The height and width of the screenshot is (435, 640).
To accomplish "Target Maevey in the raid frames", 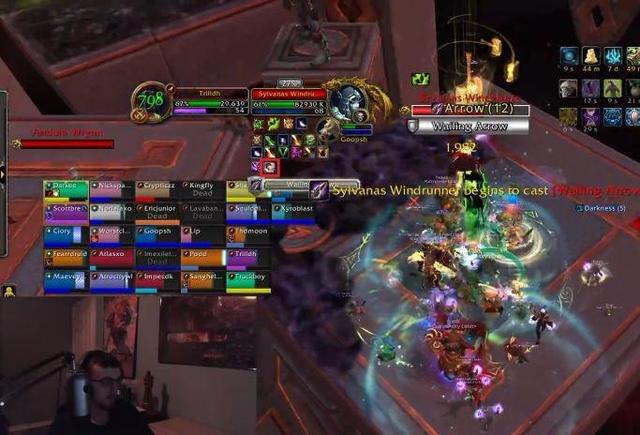I will tap(65, 281).
